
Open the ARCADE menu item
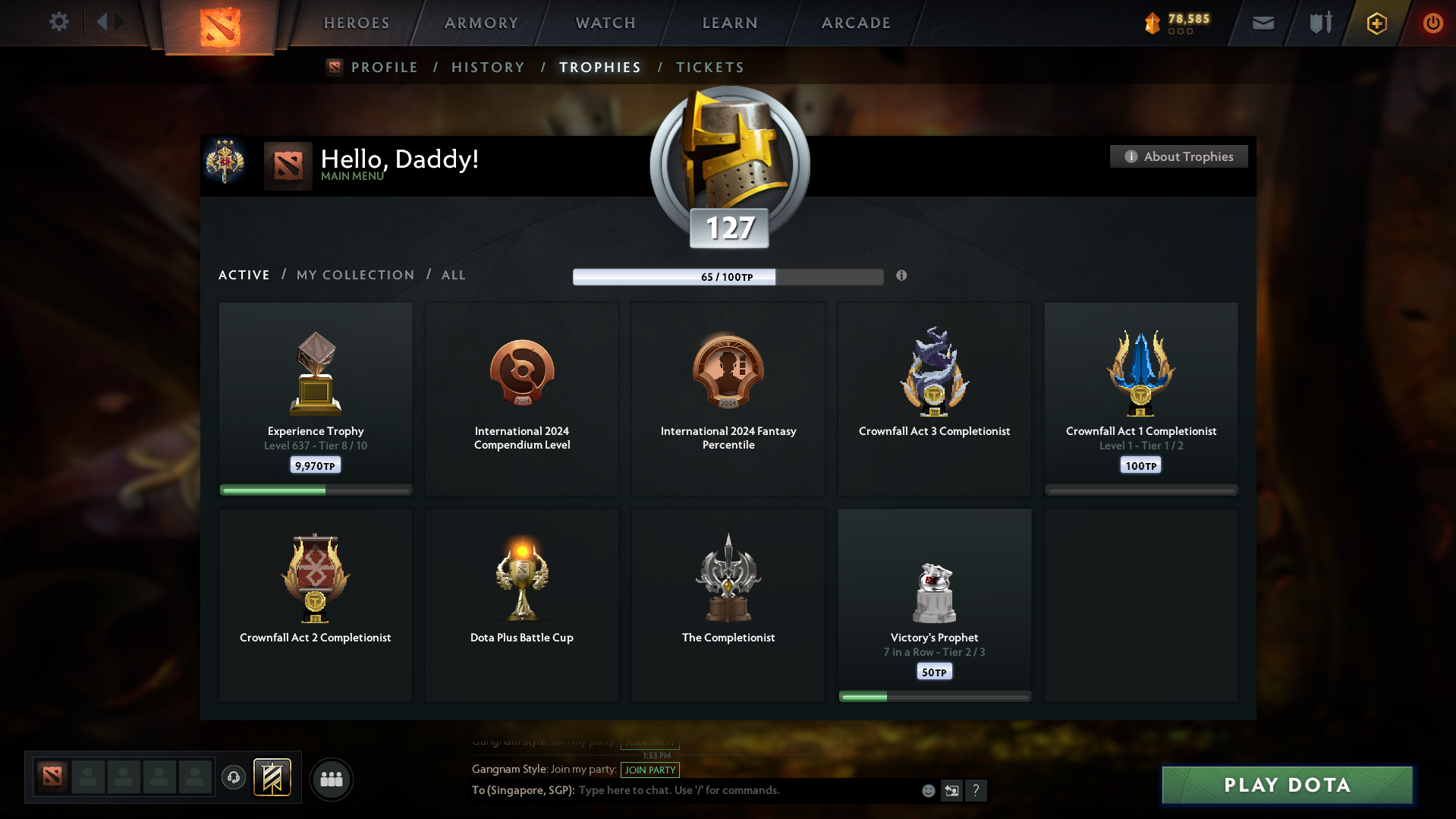coord(855,23)
